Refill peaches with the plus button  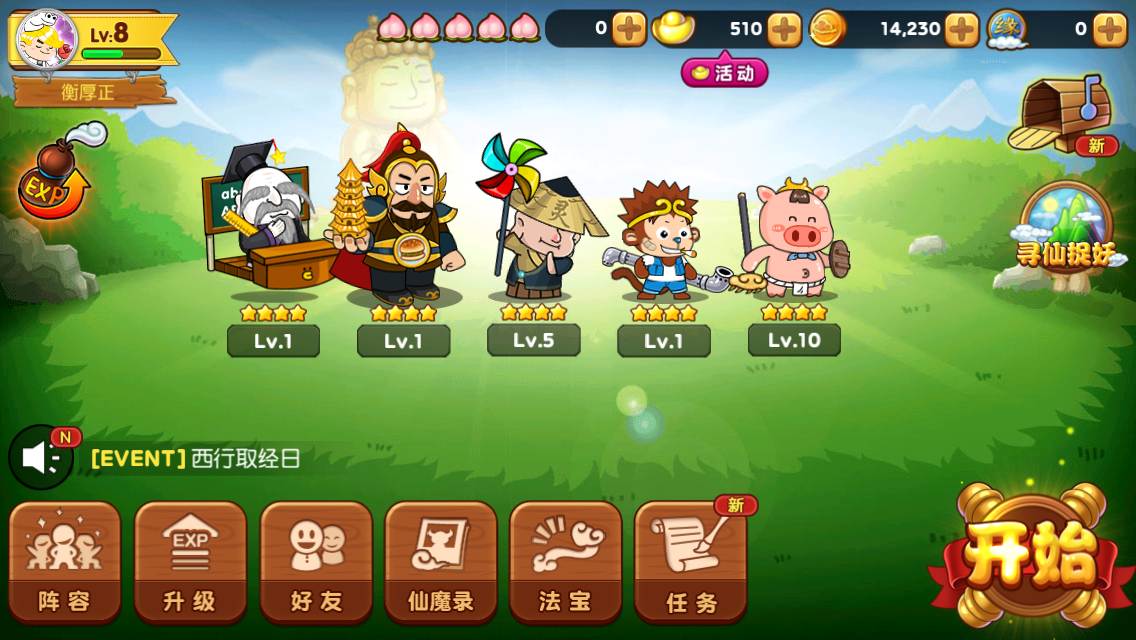628,29
